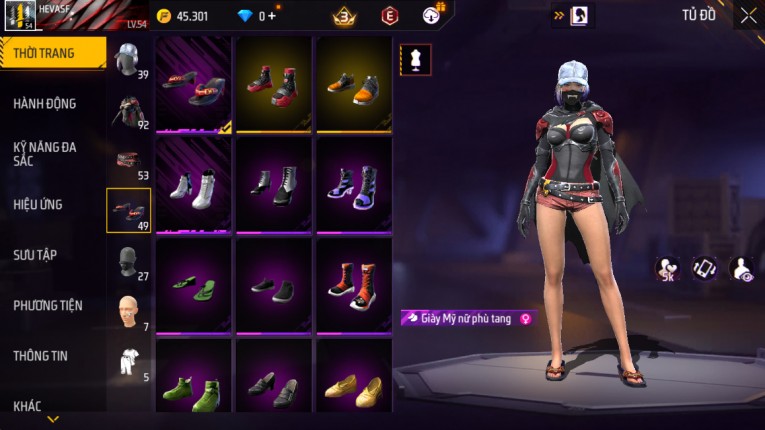Image resolution: width=765 pixels, height=430 pixels.
Task: Add diamonds with the plus button
Action: point(272,16)
